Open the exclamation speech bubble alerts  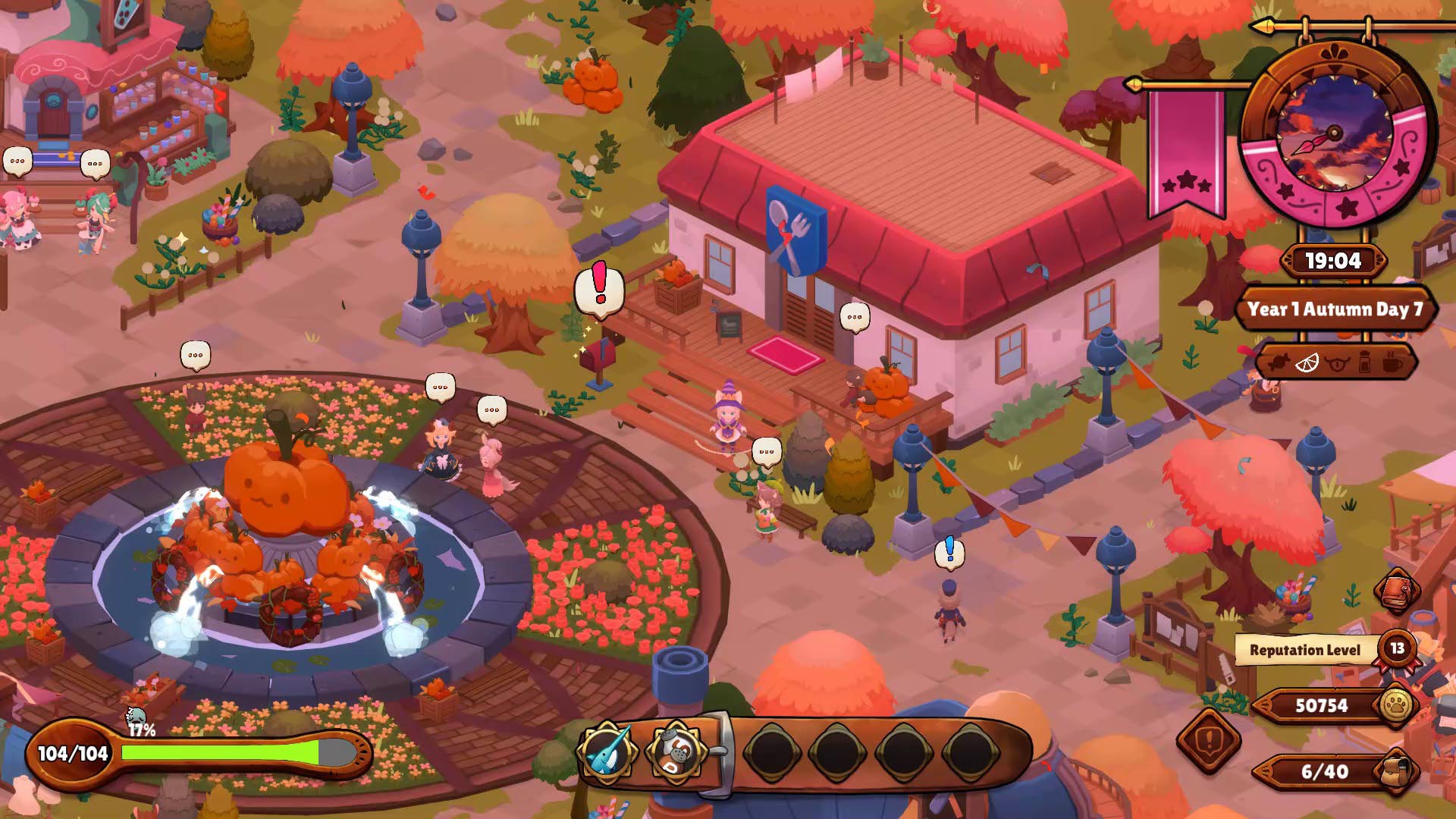tap(1209, 739)
